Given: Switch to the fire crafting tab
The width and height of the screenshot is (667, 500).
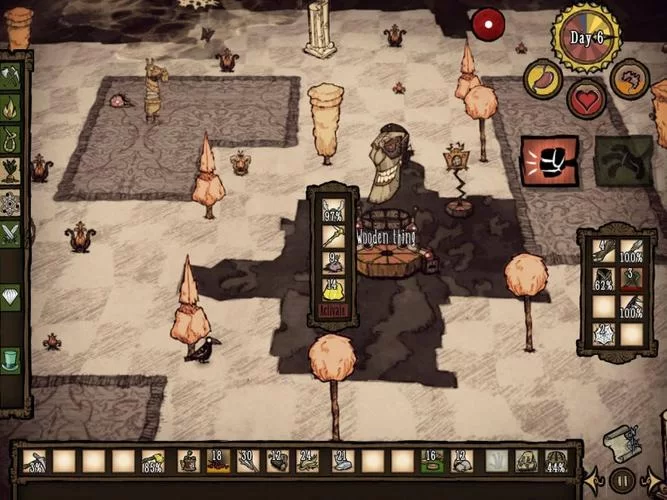Looking at the screenshot, I should [x=10, y=108].
